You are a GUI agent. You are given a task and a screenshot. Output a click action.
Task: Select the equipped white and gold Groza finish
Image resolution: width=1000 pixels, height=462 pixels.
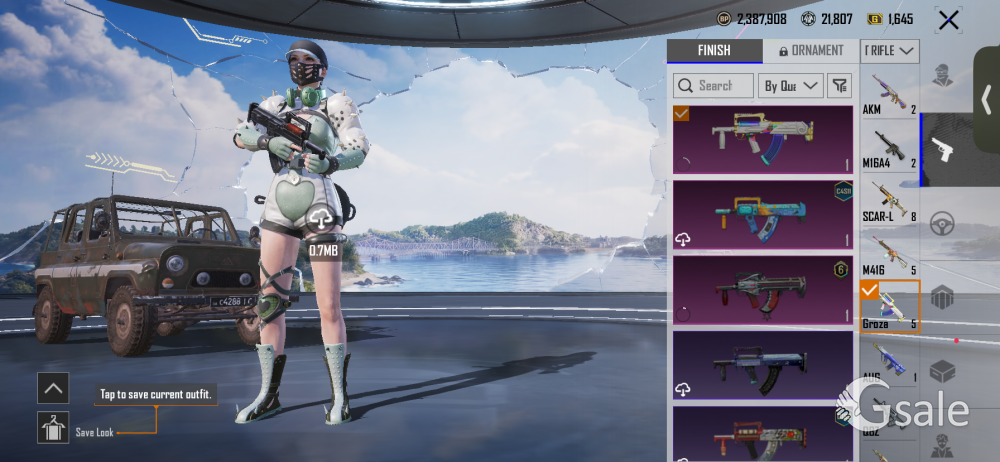(x=762, y=140)
